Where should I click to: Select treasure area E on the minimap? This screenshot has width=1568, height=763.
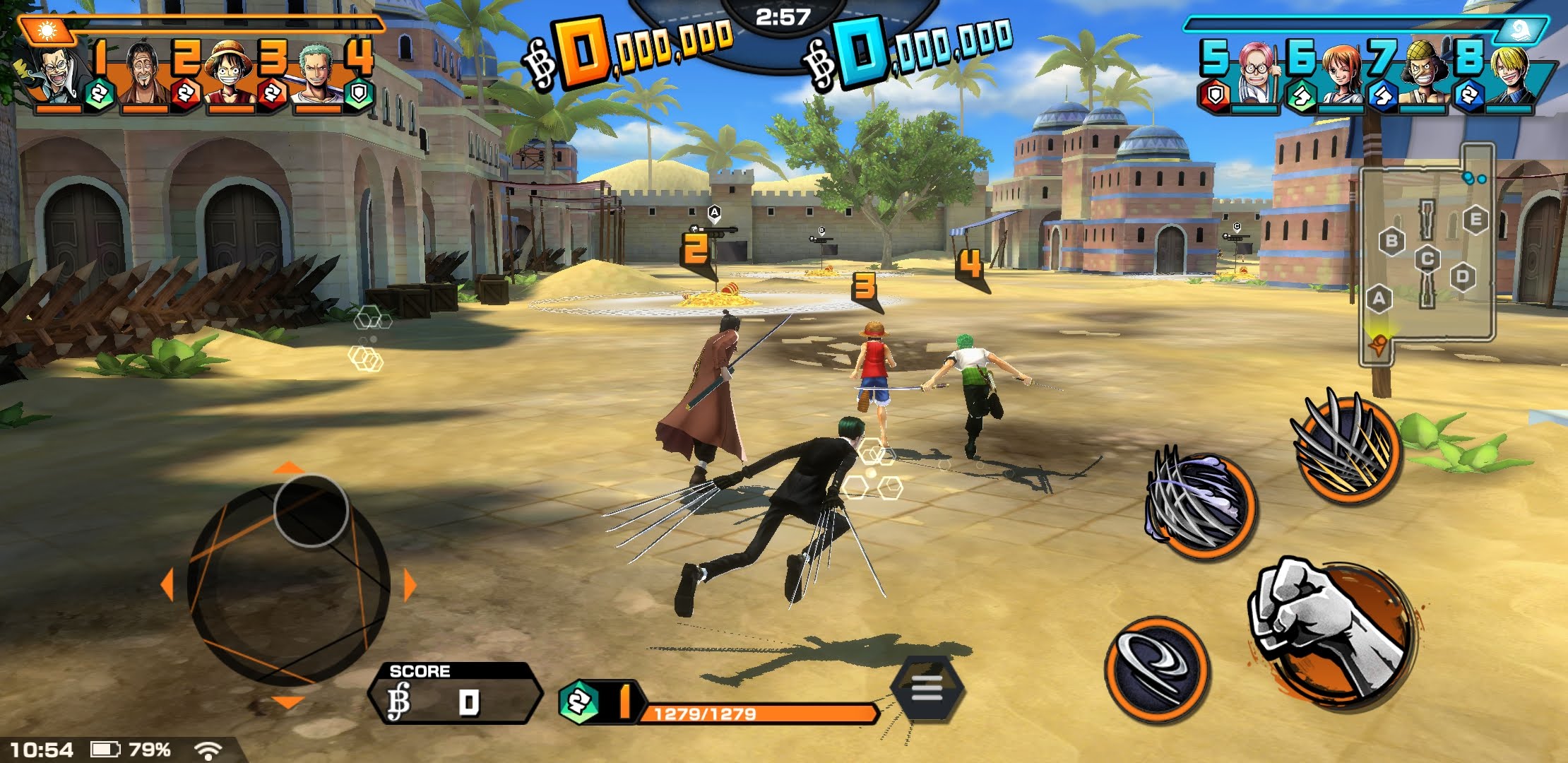coord(1475,220)
